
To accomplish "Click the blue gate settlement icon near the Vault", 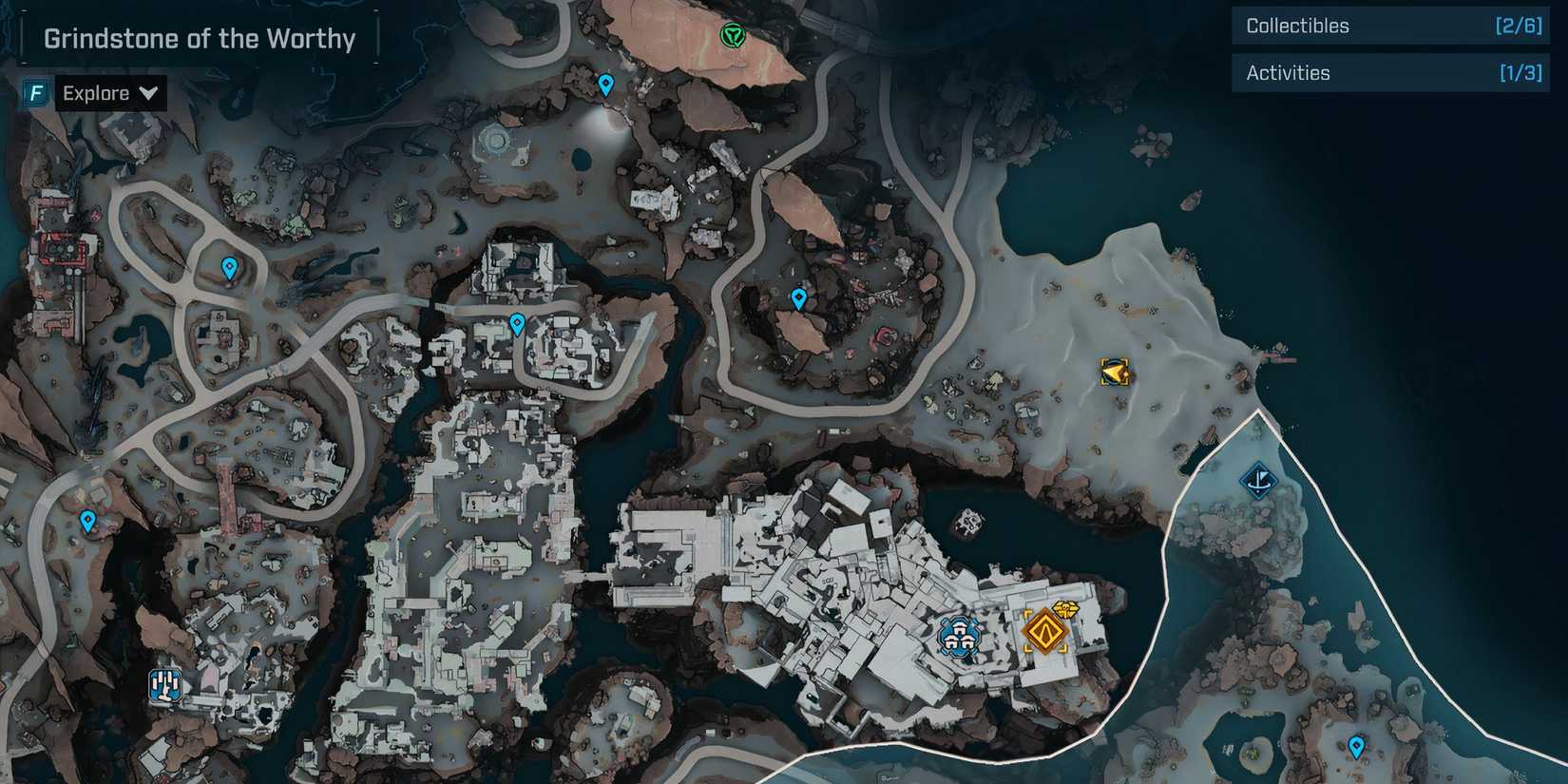I will click(x=958, y=635).
